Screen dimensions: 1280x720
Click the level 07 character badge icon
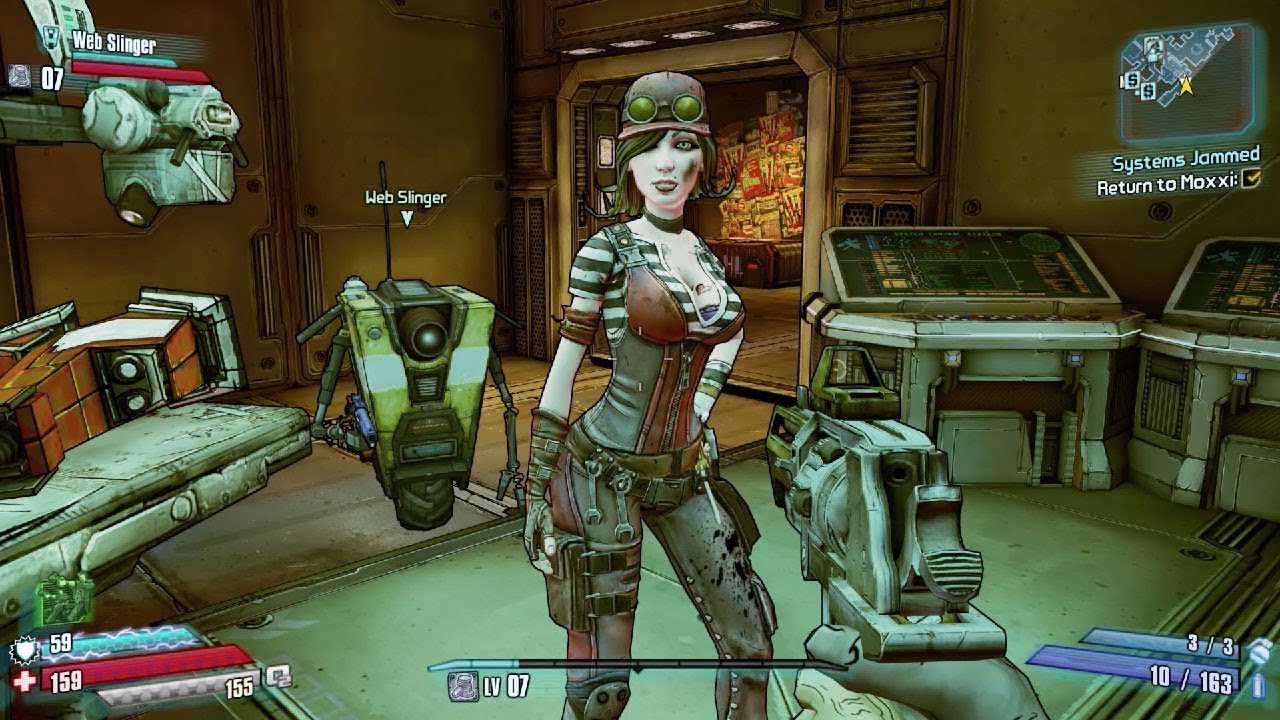(x=462, y=685)
